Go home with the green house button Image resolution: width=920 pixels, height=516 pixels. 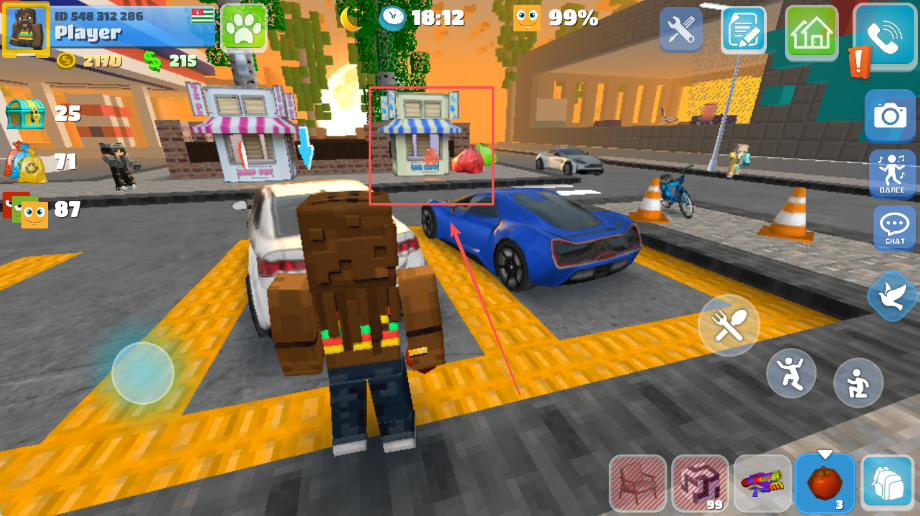(811, 32)
